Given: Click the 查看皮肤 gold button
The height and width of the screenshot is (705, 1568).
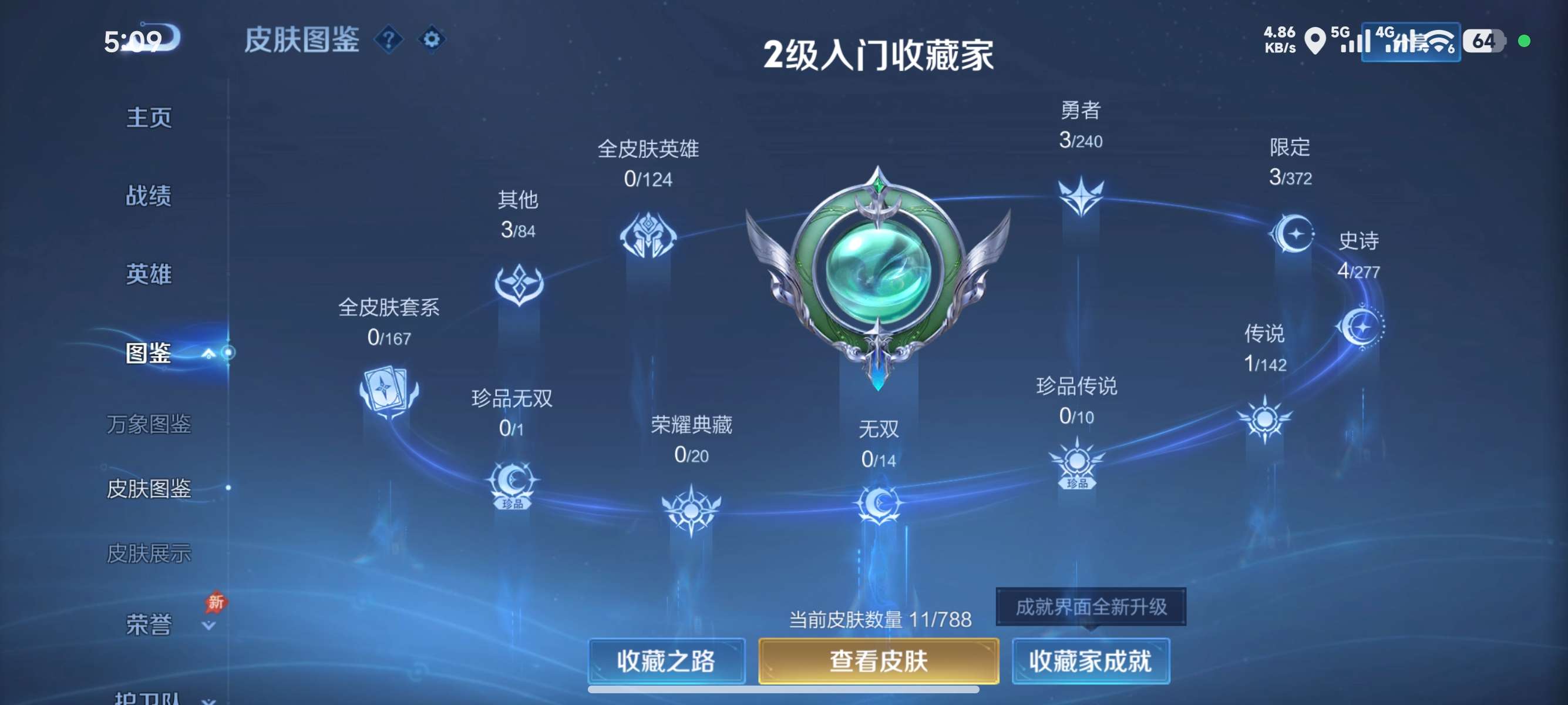Looking at the screenshot, I should point(877,662).
